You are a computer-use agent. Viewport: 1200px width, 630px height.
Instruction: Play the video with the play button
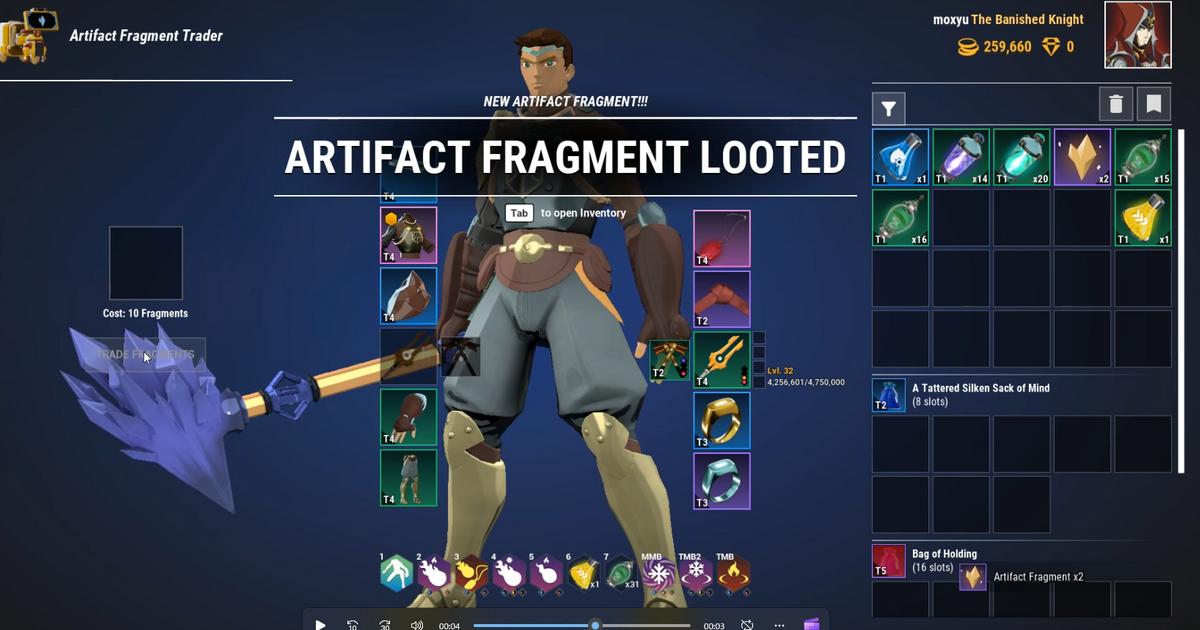(x=320, y=625)
